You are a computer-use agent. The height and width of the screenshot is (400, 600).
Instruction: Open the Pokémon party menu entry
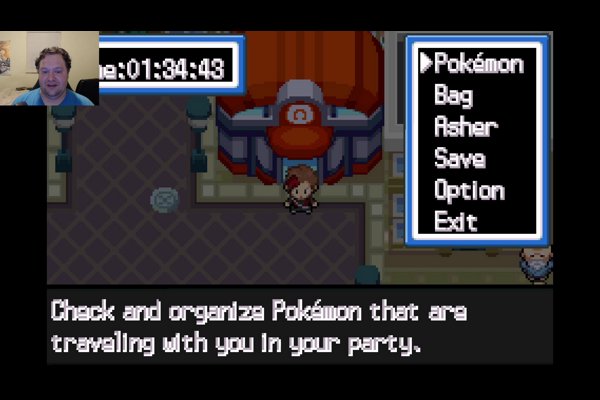pyautogui.click(x=478, y=64)
